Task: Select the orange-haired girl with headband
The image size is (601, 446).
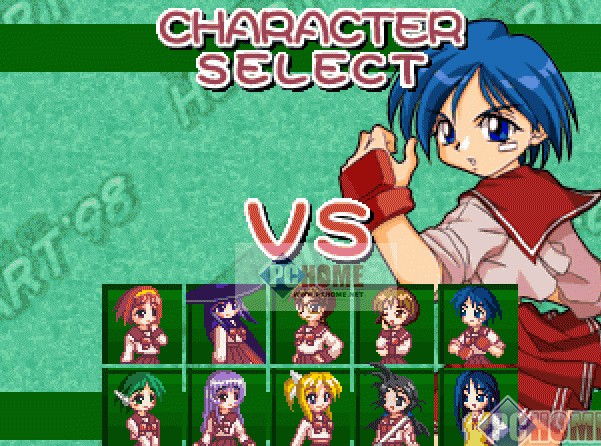Action: click(142, 324)
